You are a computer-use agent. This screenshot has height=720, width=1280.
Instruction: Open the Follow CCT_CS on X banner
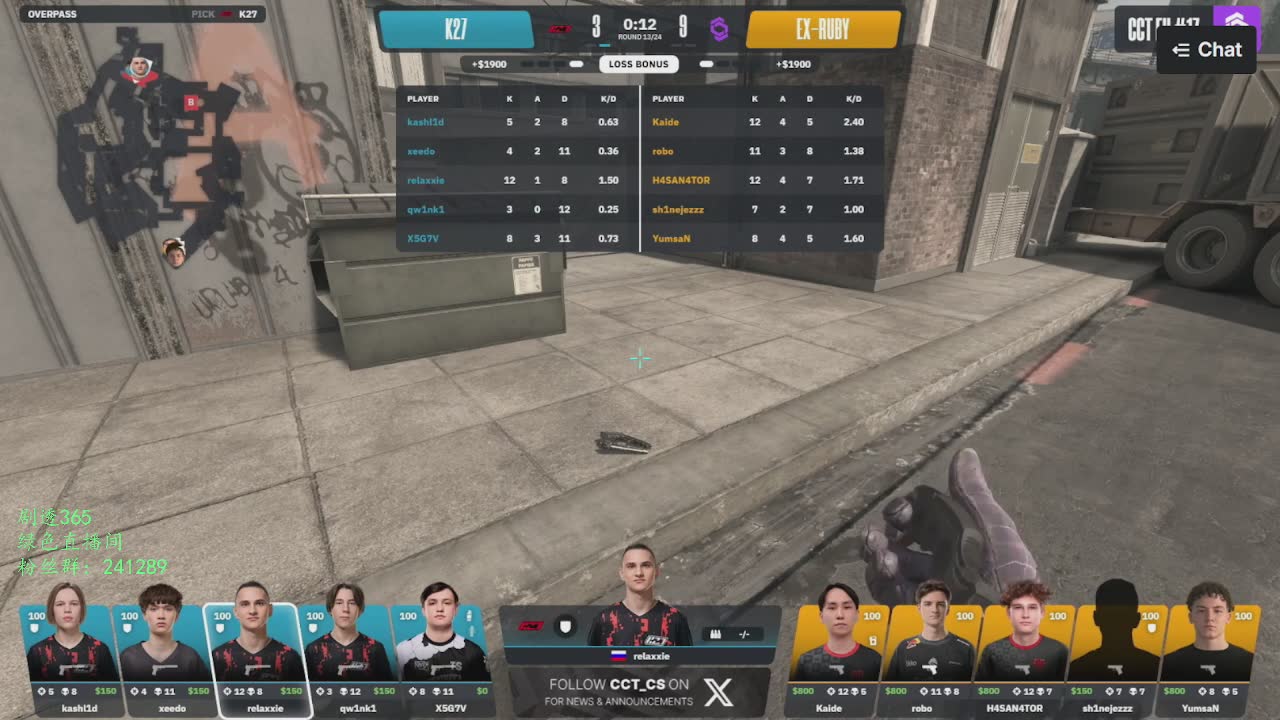640,692
